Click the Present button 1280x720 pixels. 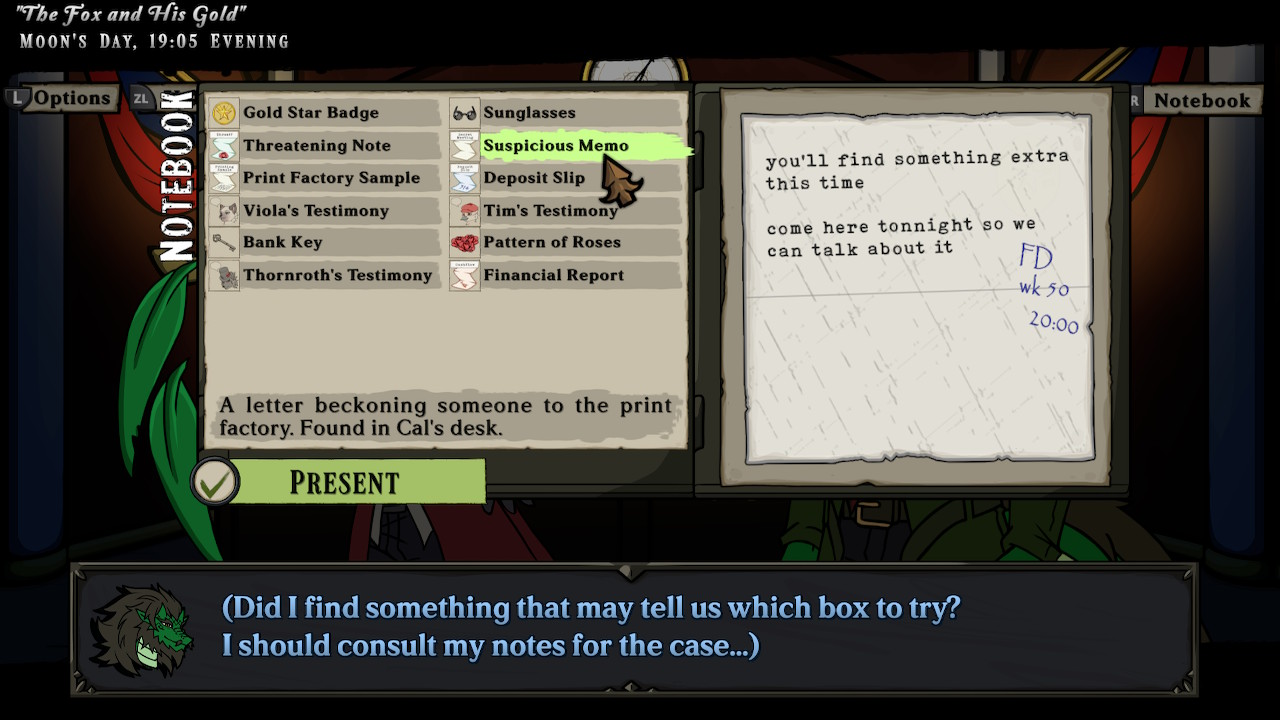[343, 482]
